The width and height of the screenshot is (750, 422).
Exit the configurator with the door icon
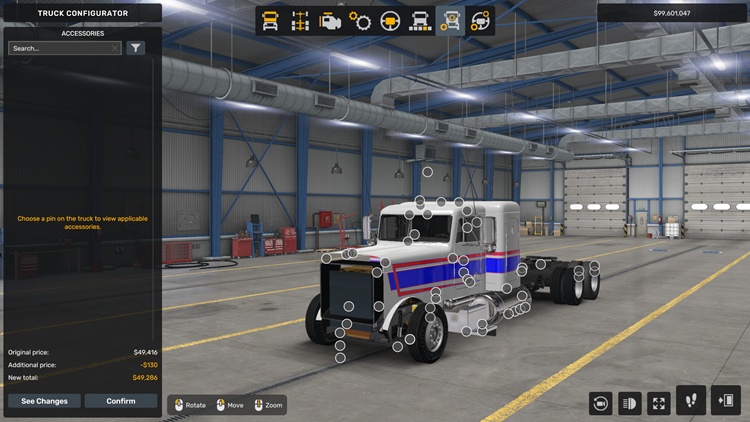[x=725, y=401]
